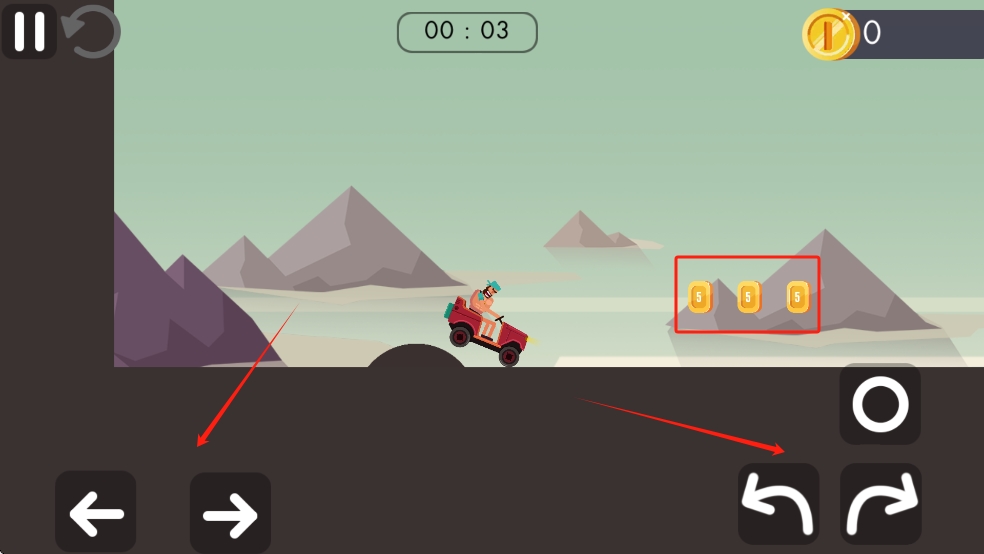
Task: Tap the right arrow drive button
Action: (230, 513)
